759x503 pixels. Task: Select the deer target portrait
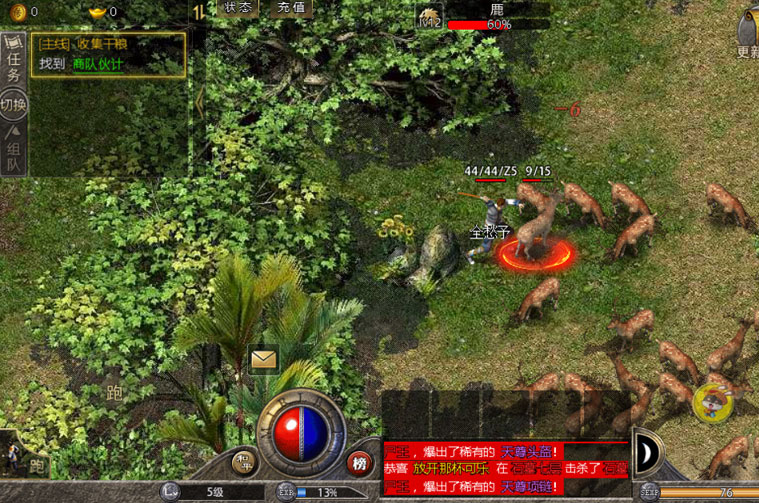(429, 17)
